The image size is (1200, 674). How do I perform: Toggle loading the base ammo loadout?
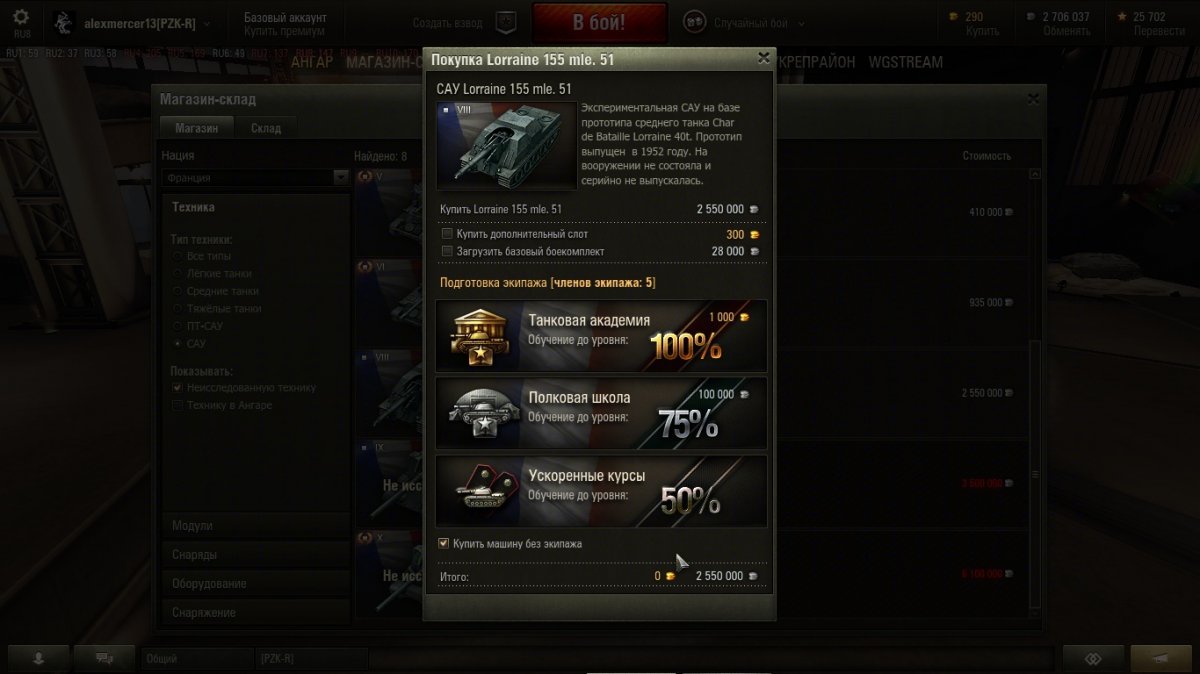pos(447,251)
